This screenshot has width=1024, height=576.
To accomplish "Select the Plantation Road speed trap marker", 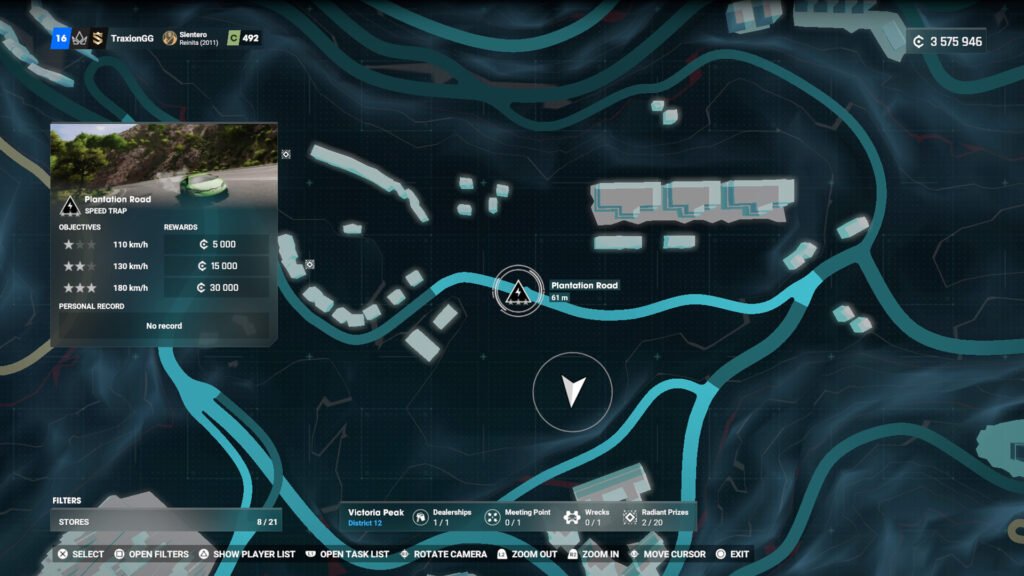I will point(518,291).
